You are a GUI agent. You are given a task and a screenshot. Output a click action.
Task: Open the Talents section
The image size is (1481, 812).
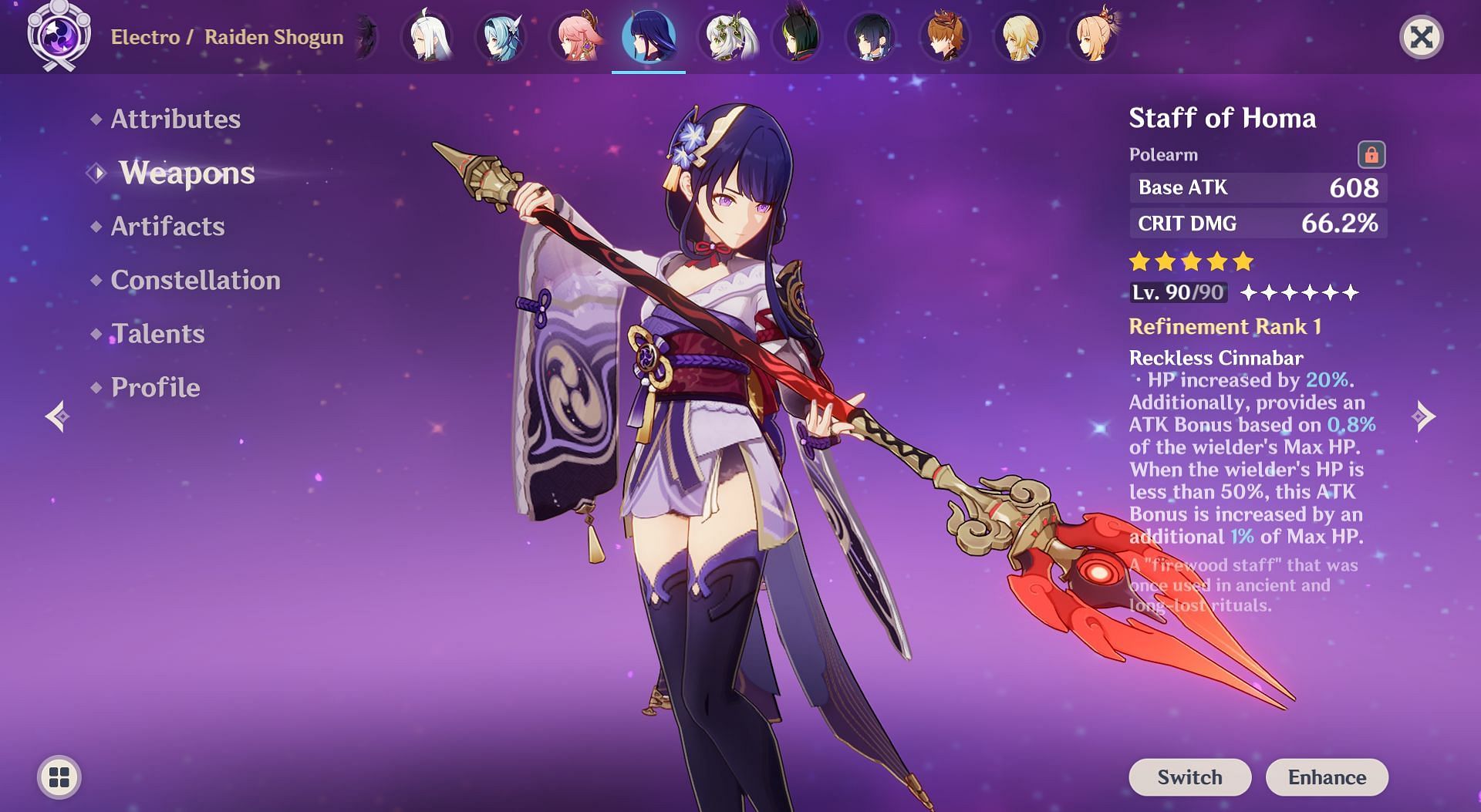(157, 334)
